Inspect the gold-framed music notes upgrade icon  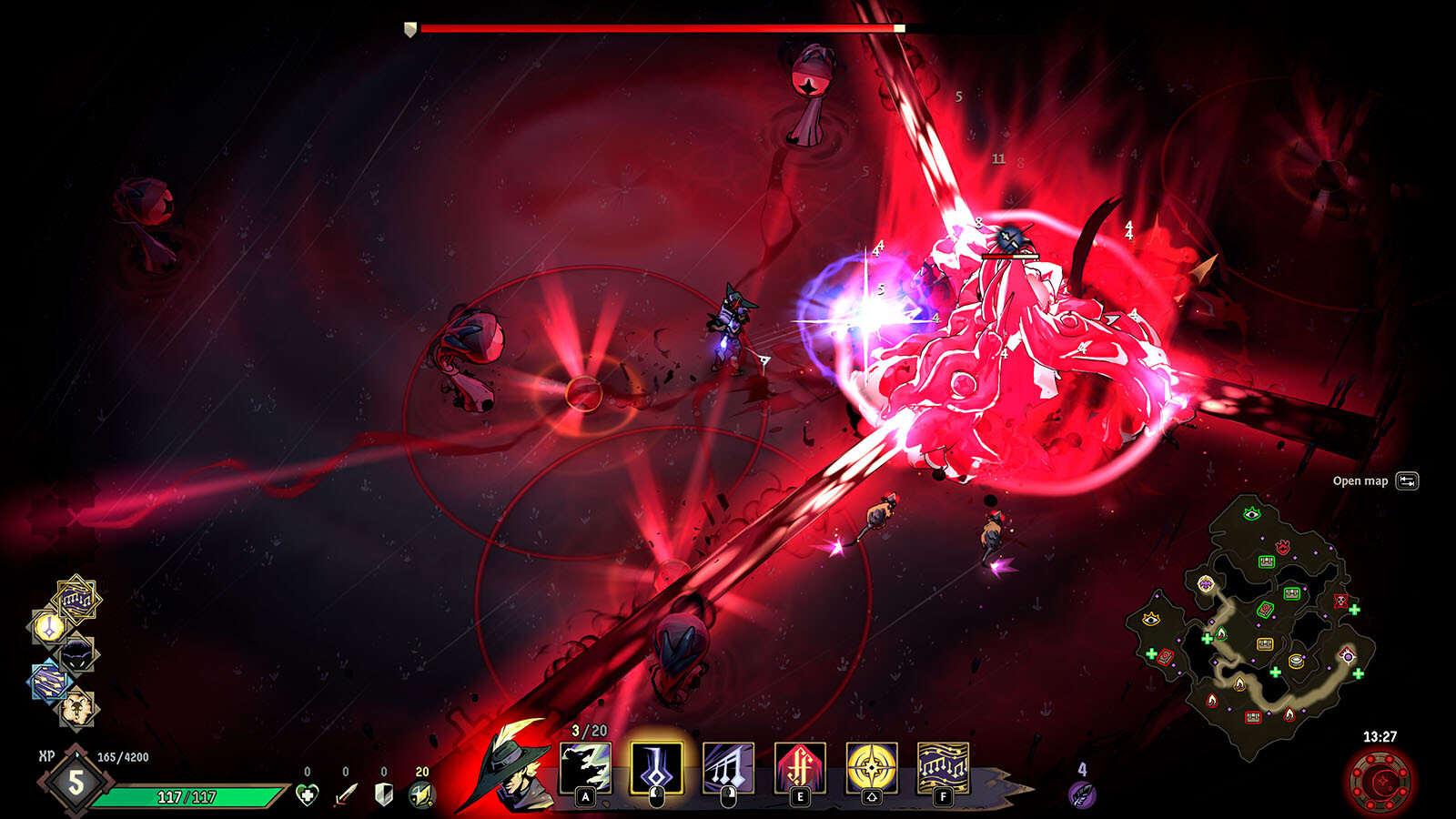point(76,599)
